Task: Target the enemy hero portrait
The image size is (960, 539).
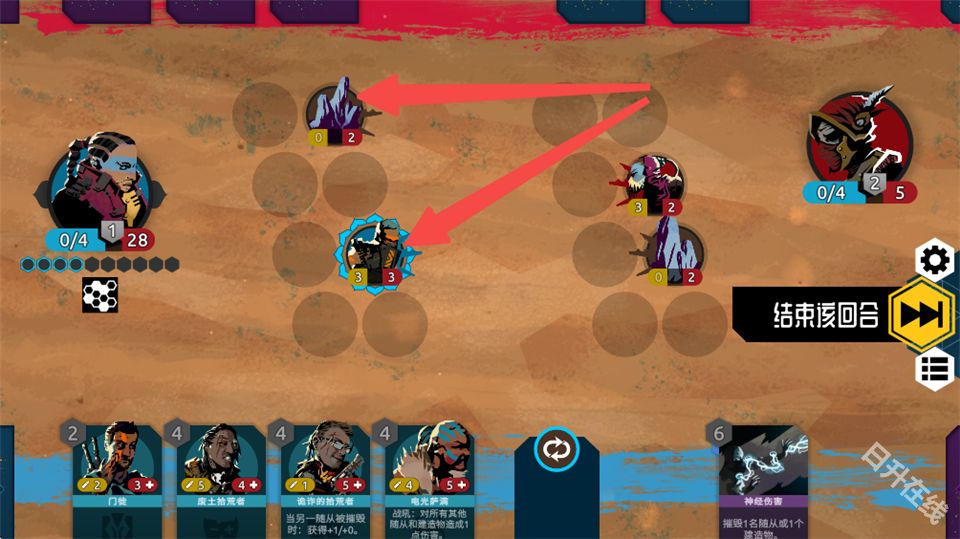Action: point(860,138)
